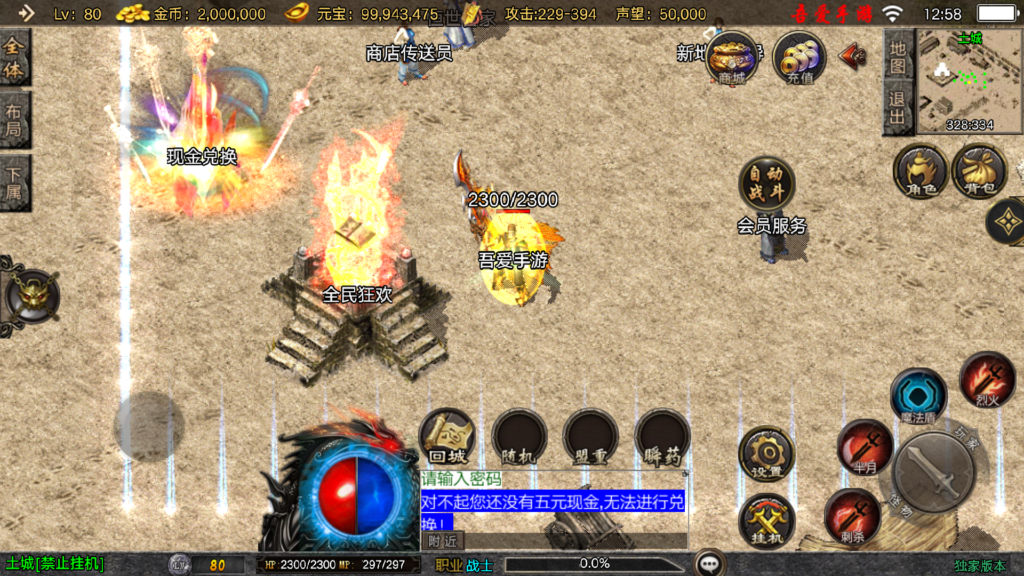
Task: Open the 充值 recharge coins icon
Action: pyautogui.click(x=799, y=58)
